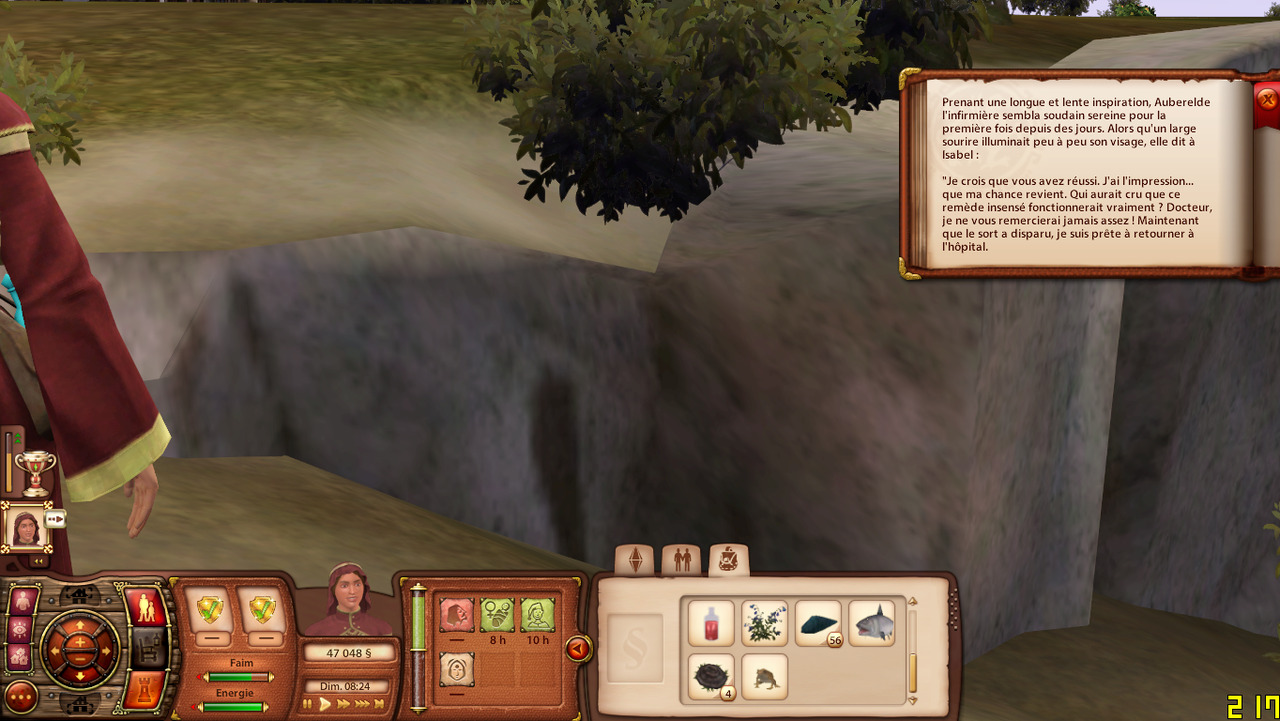
Task: Pick the dark stone stack of 56
Action: (x=818, y=623)
